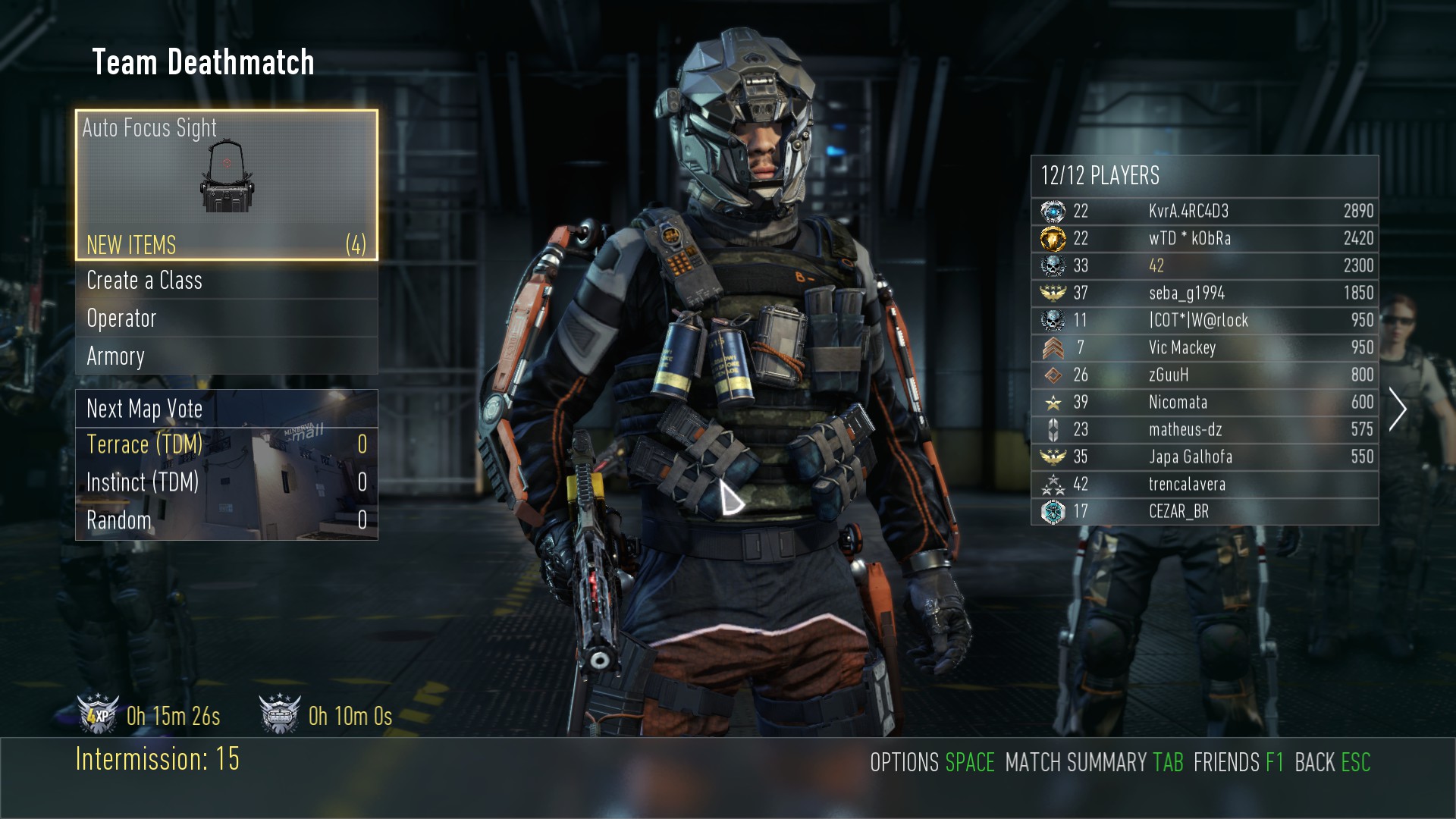Open the Armory
This screenshot has width=1456, height=819.
point(226,356)
